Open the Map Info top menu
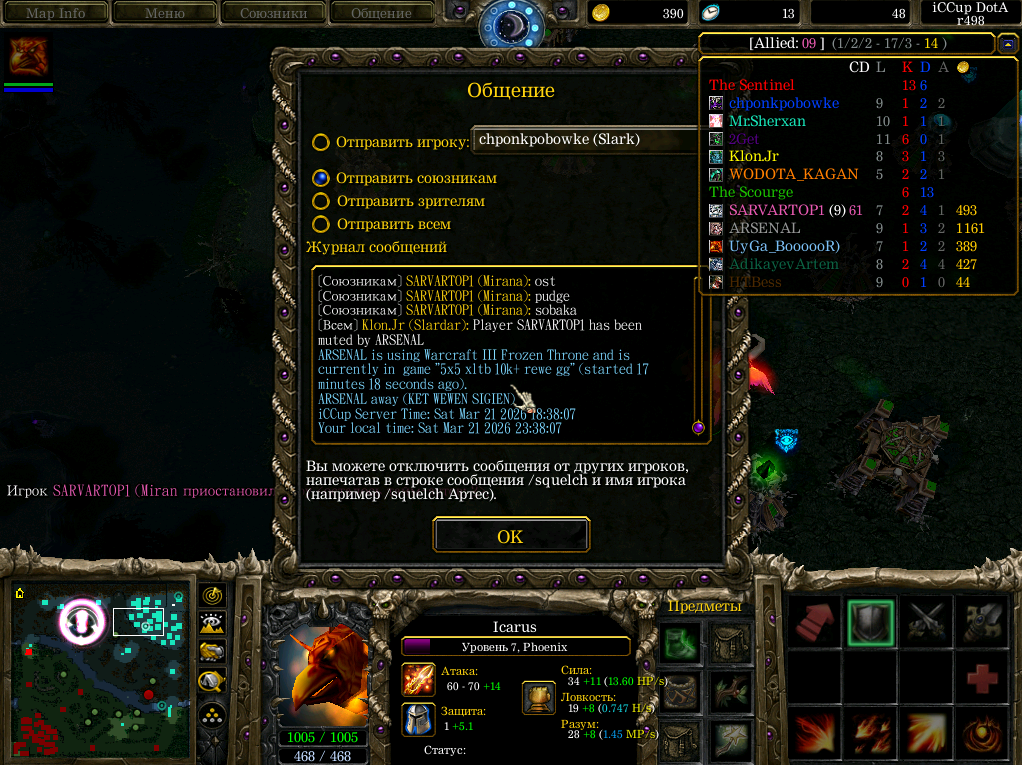 click(55, 13)
